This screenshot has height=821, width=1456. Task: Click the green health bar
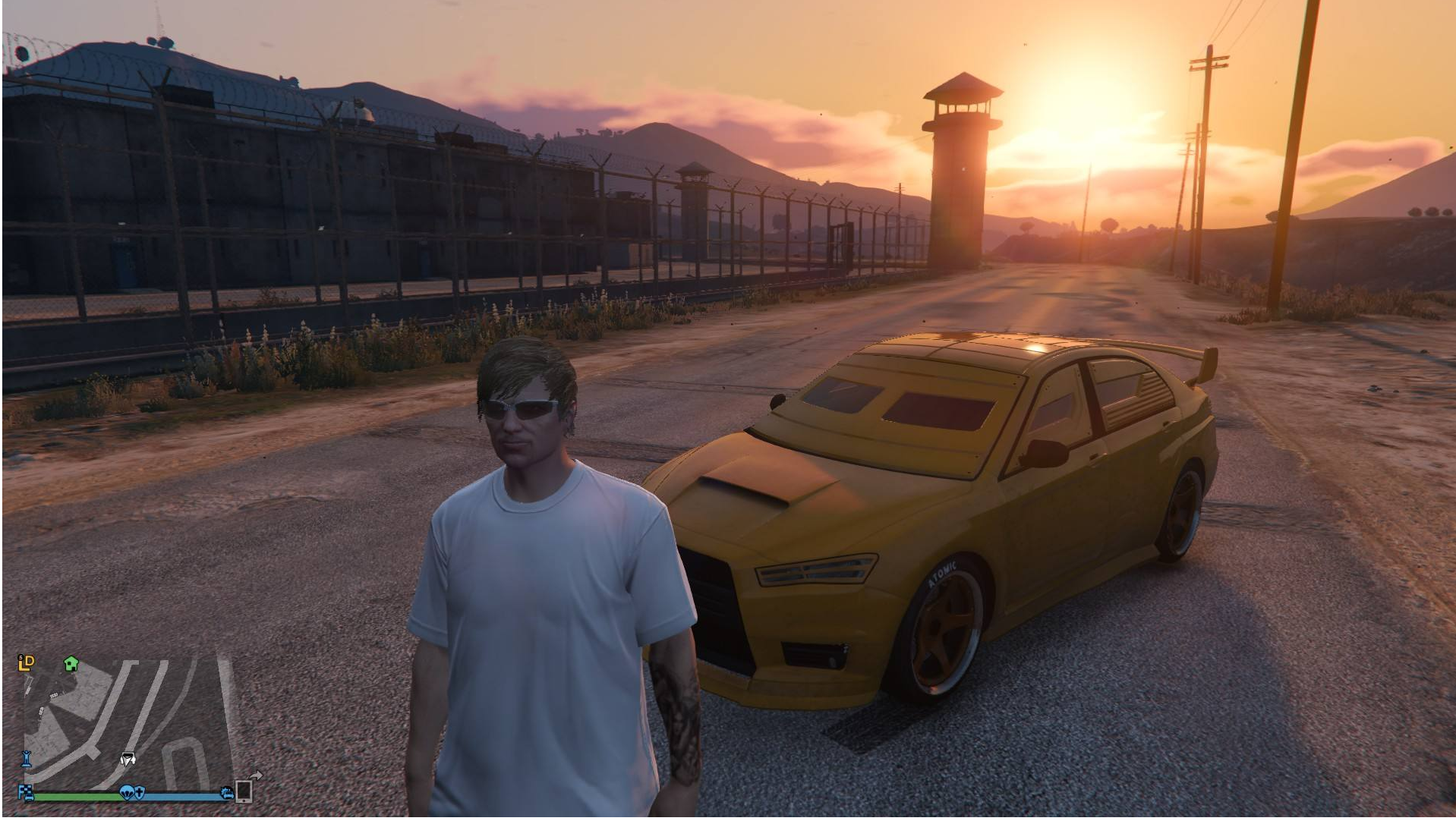76,796
